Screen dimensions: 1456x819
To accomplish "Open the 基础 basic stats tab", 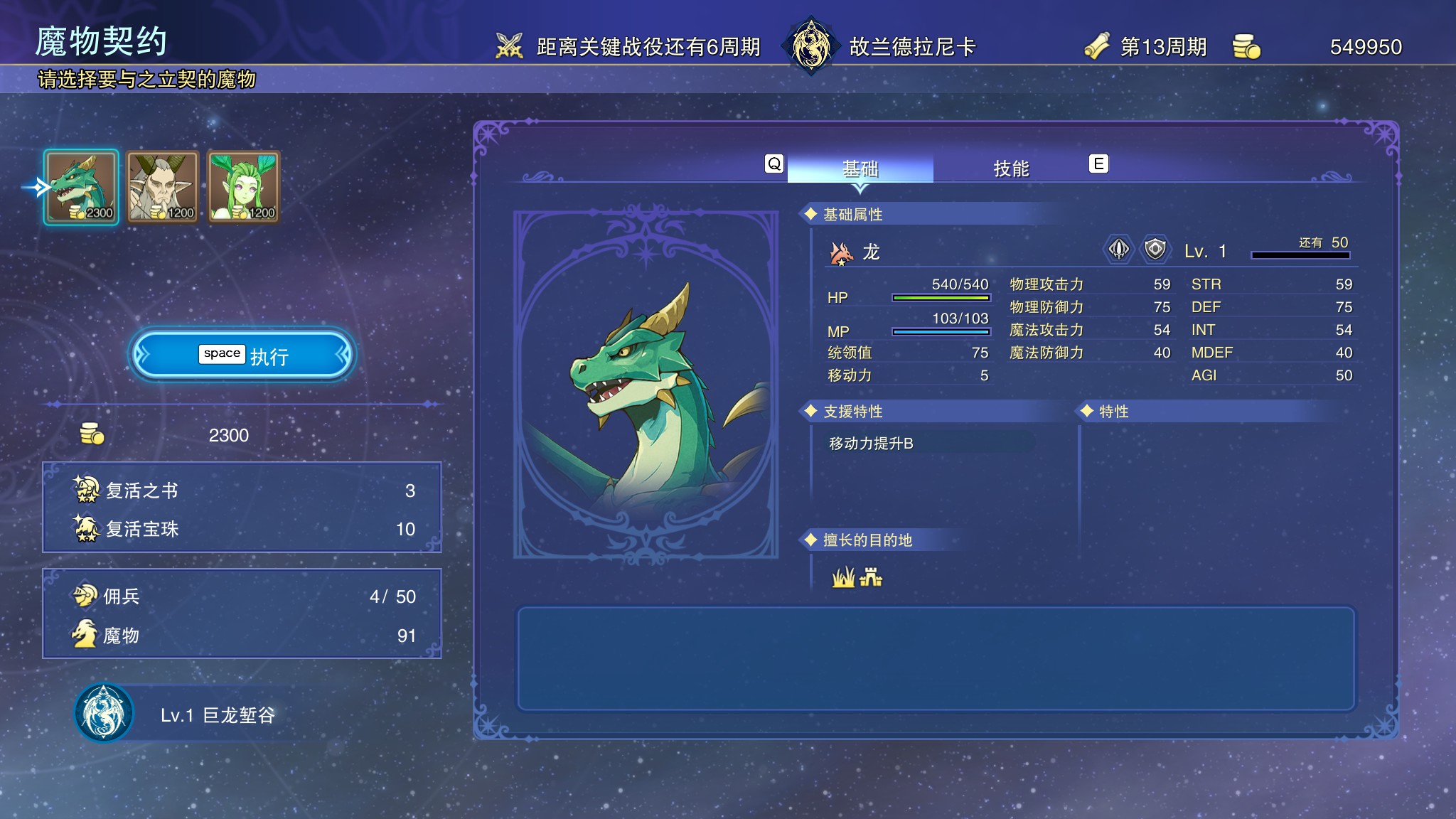I will (x=860, y=168).
